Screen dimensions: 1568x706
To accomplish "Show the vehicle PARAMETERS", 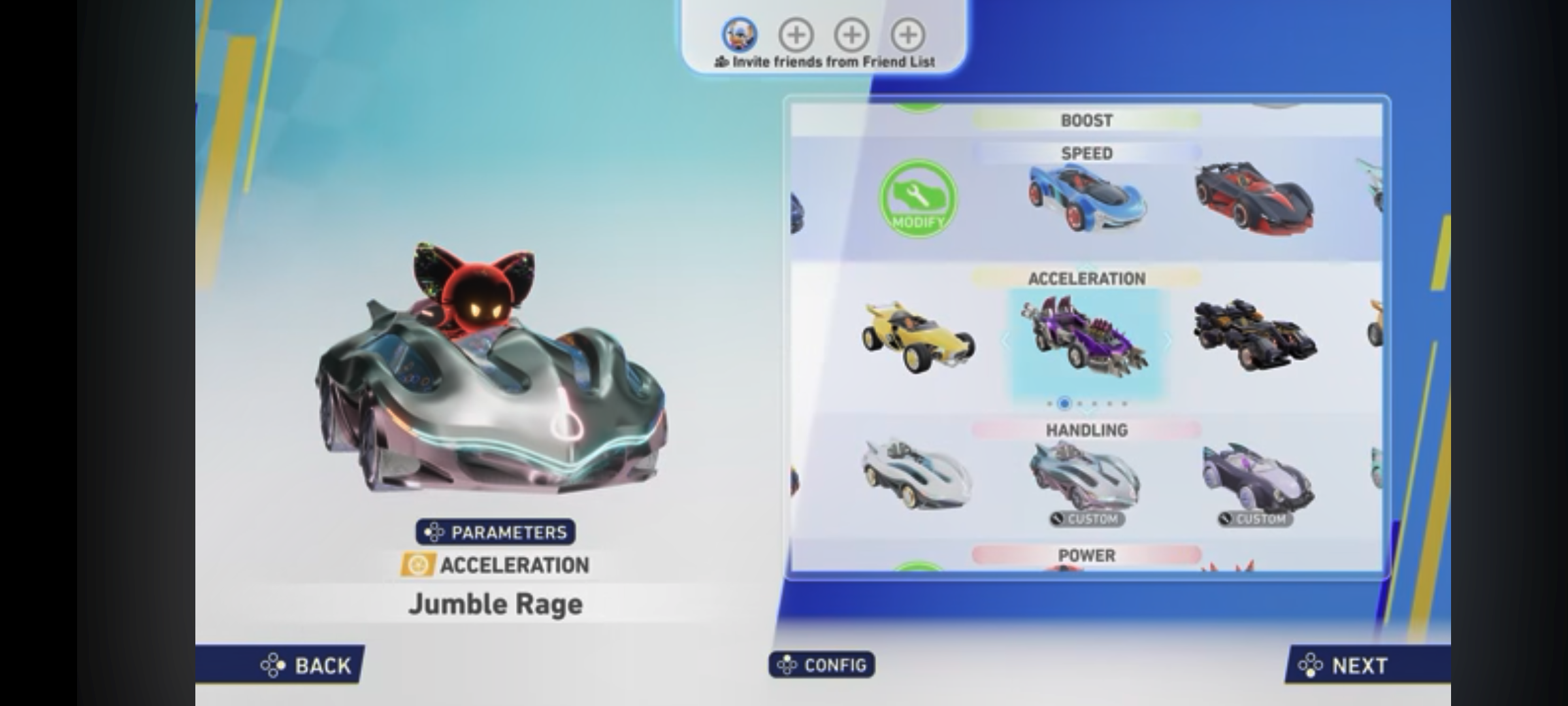I will click(x=495, y=532).
